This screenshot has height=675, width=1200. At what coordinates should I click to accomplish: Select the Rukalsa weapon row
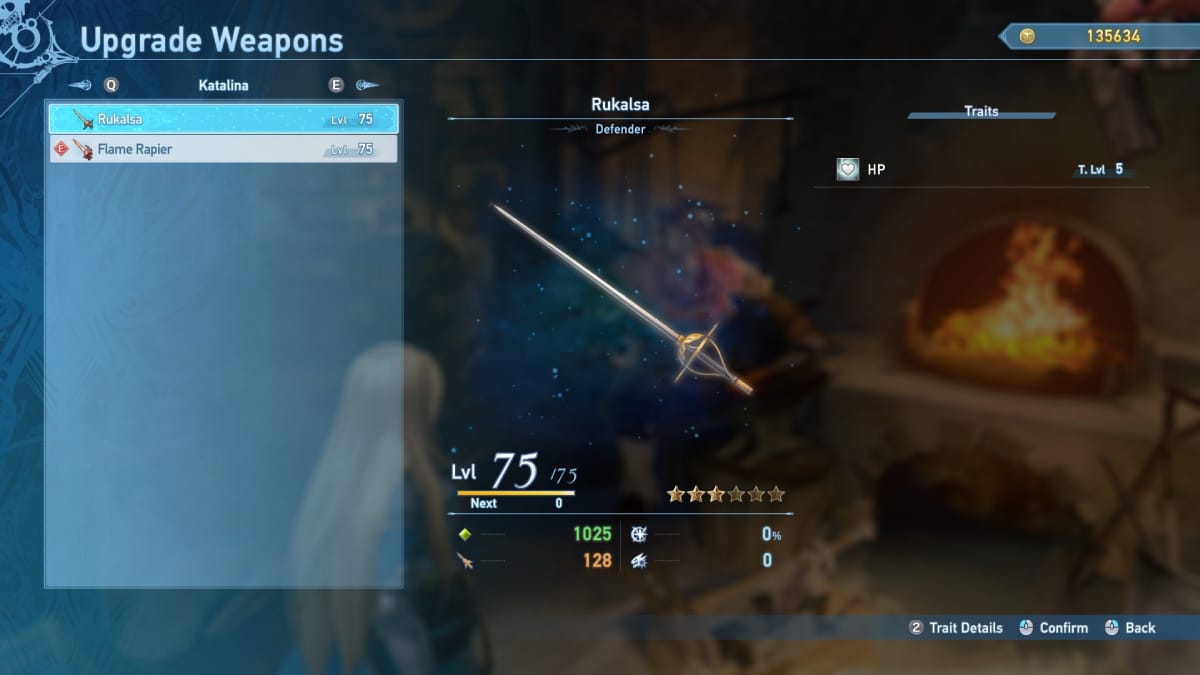(x=223, y=119)
